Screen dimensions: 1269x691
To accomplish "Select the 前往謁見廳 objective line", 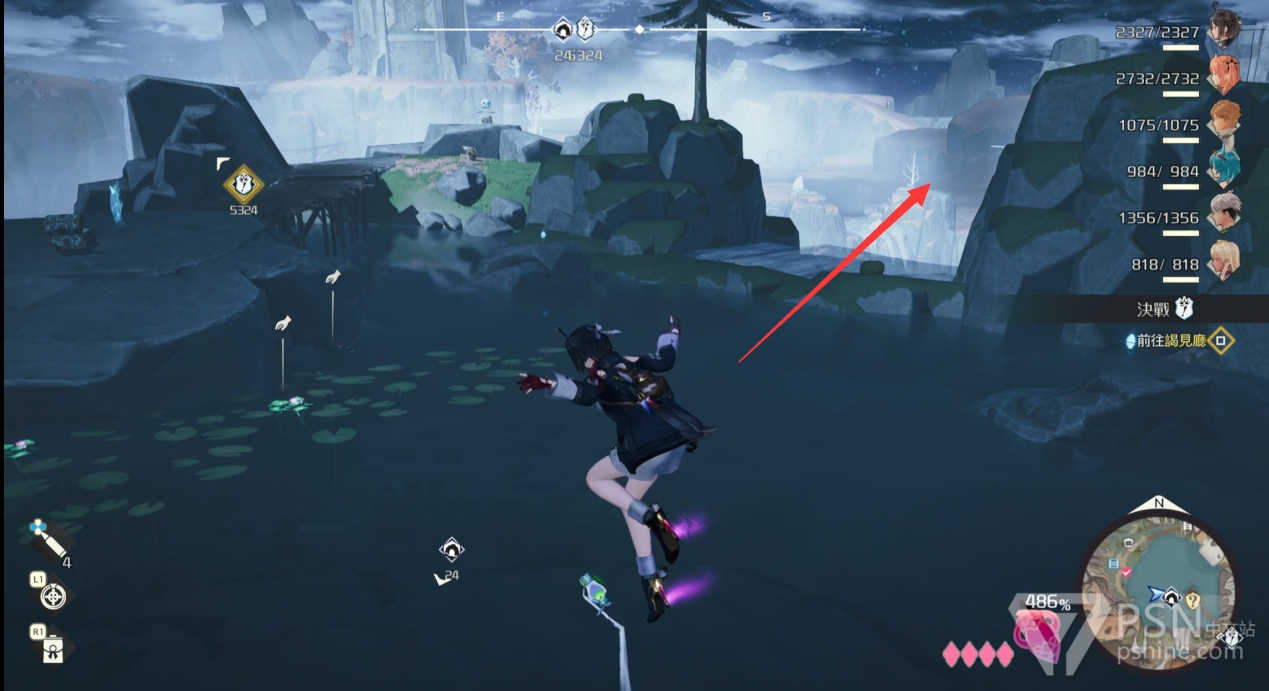I will (x=1171, y=341).
